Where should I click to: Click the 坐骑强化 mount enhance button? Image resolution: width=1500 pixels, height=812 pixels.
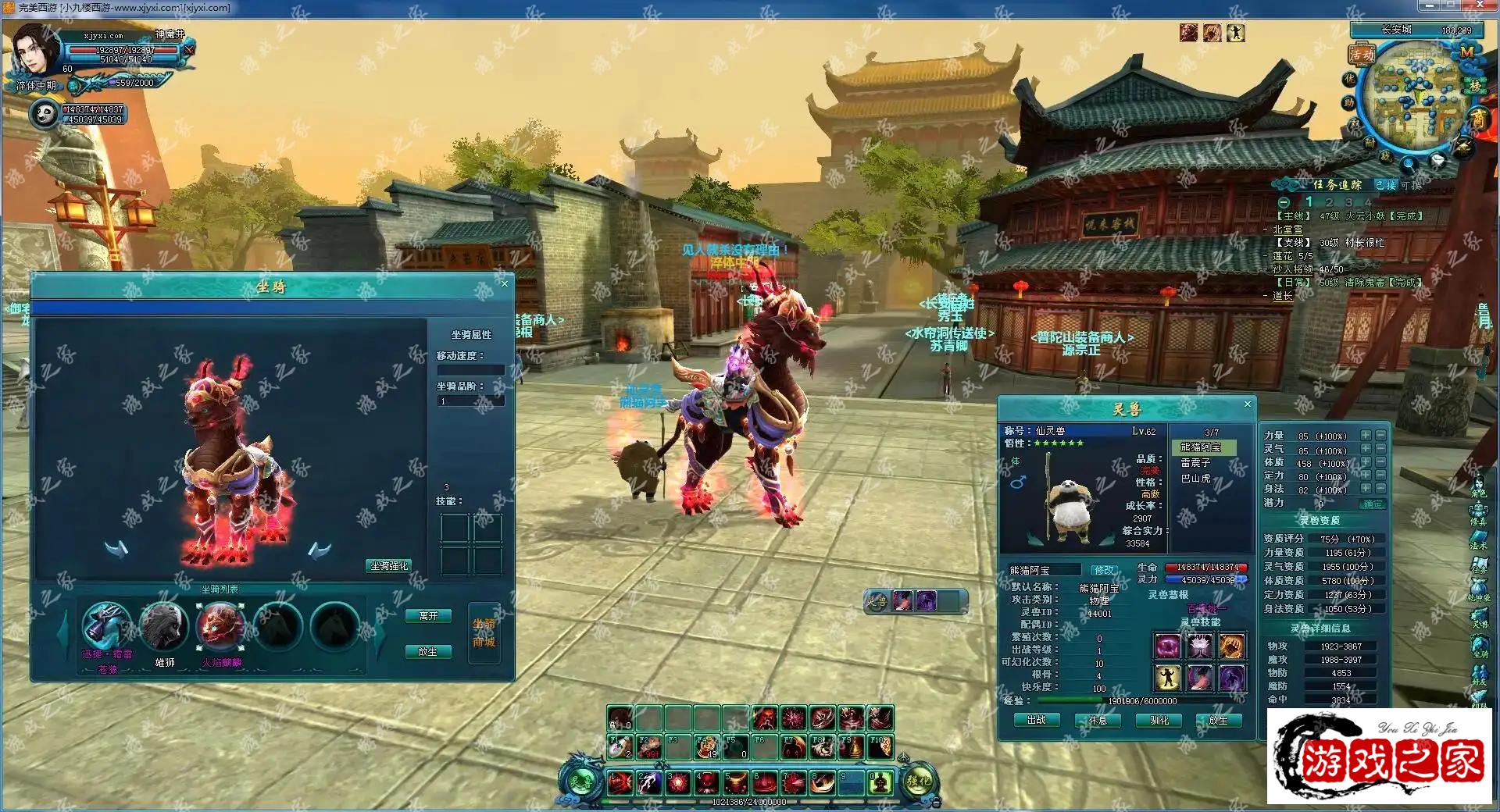click(x=388, y=565)
